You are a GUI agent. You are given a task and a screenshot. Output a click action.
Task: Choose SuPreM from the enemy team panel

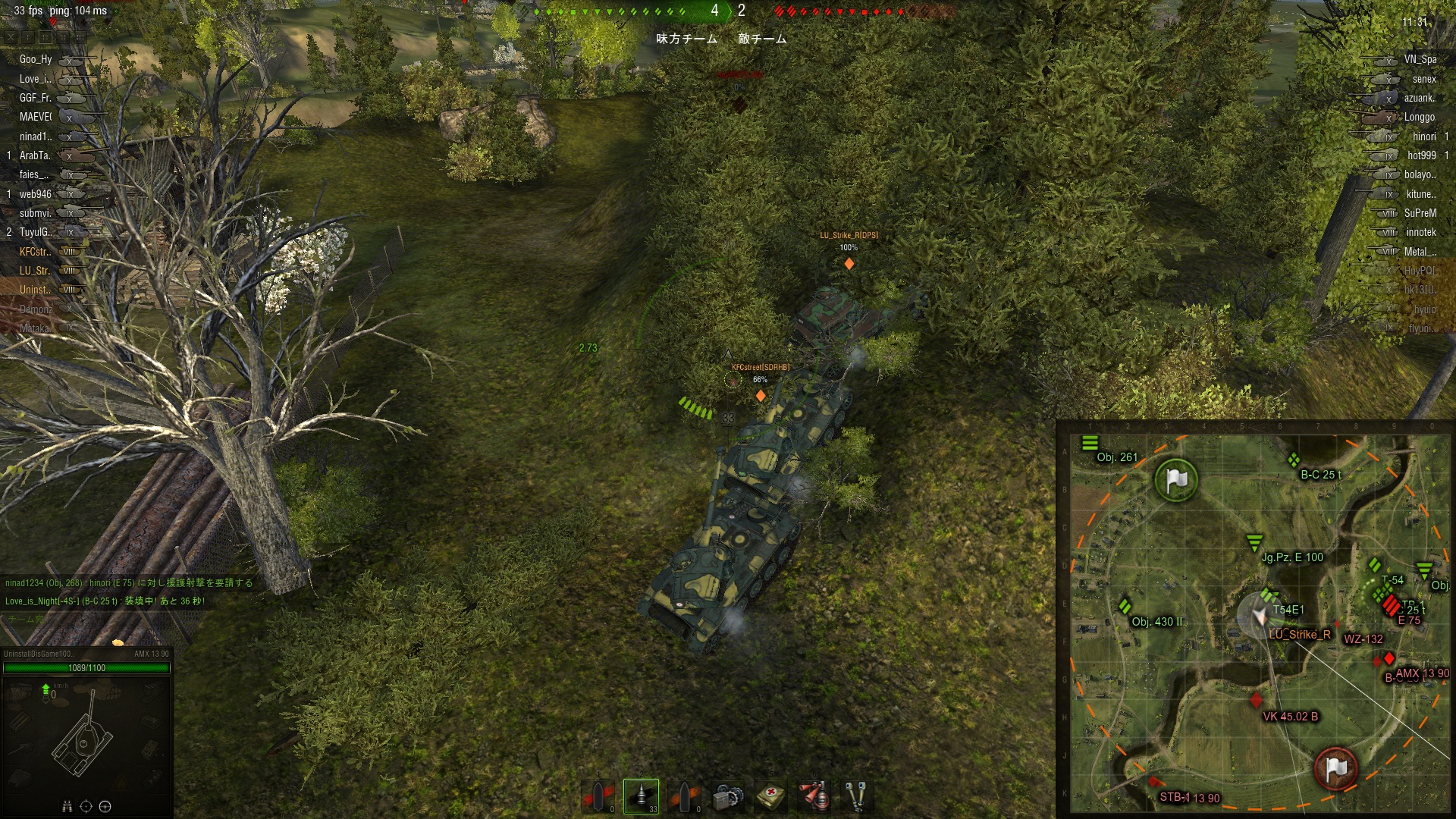(x=1420, y=213)
